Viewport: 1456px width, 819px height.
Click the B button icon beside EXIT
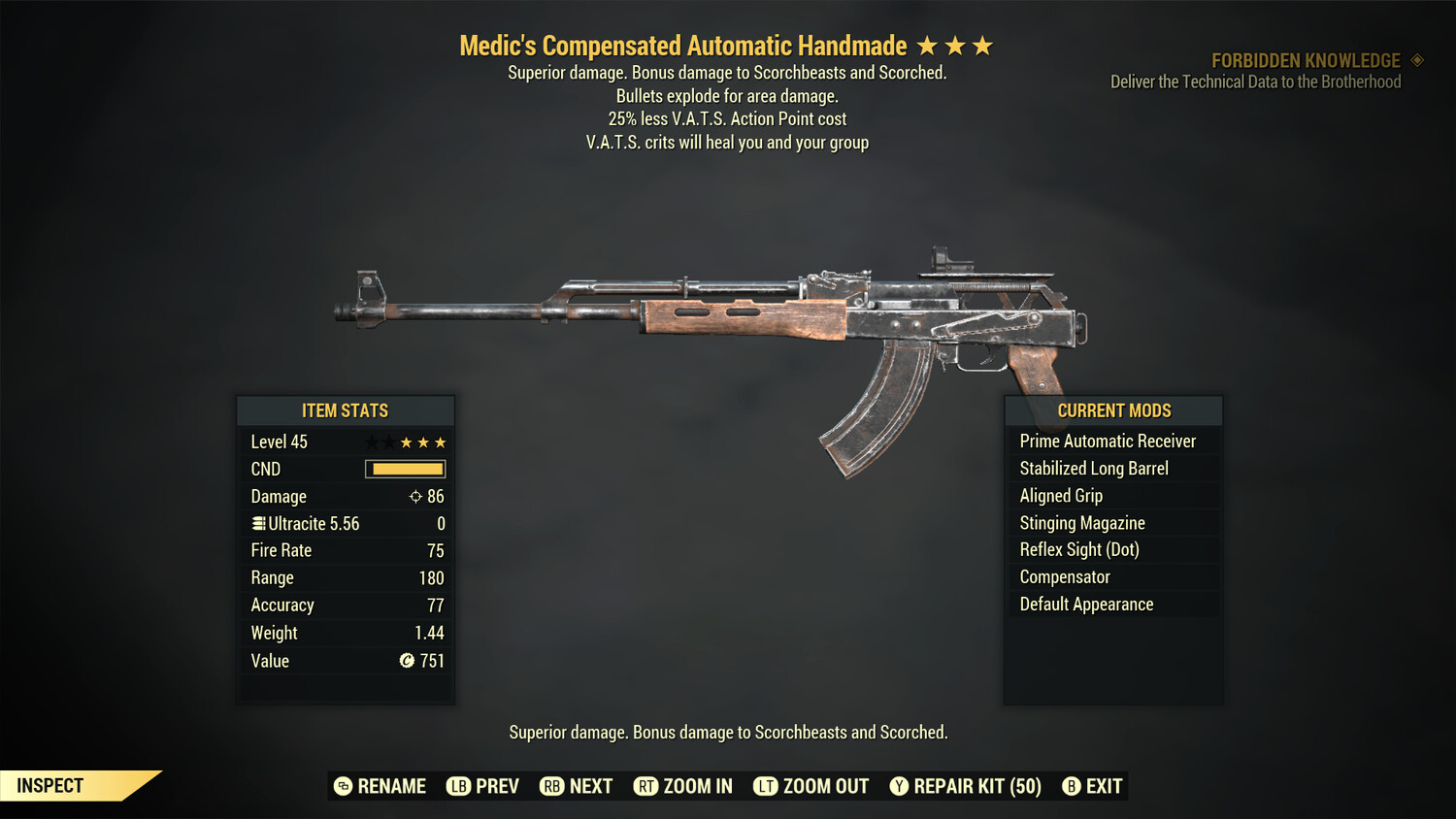[x=1072, y=786]
